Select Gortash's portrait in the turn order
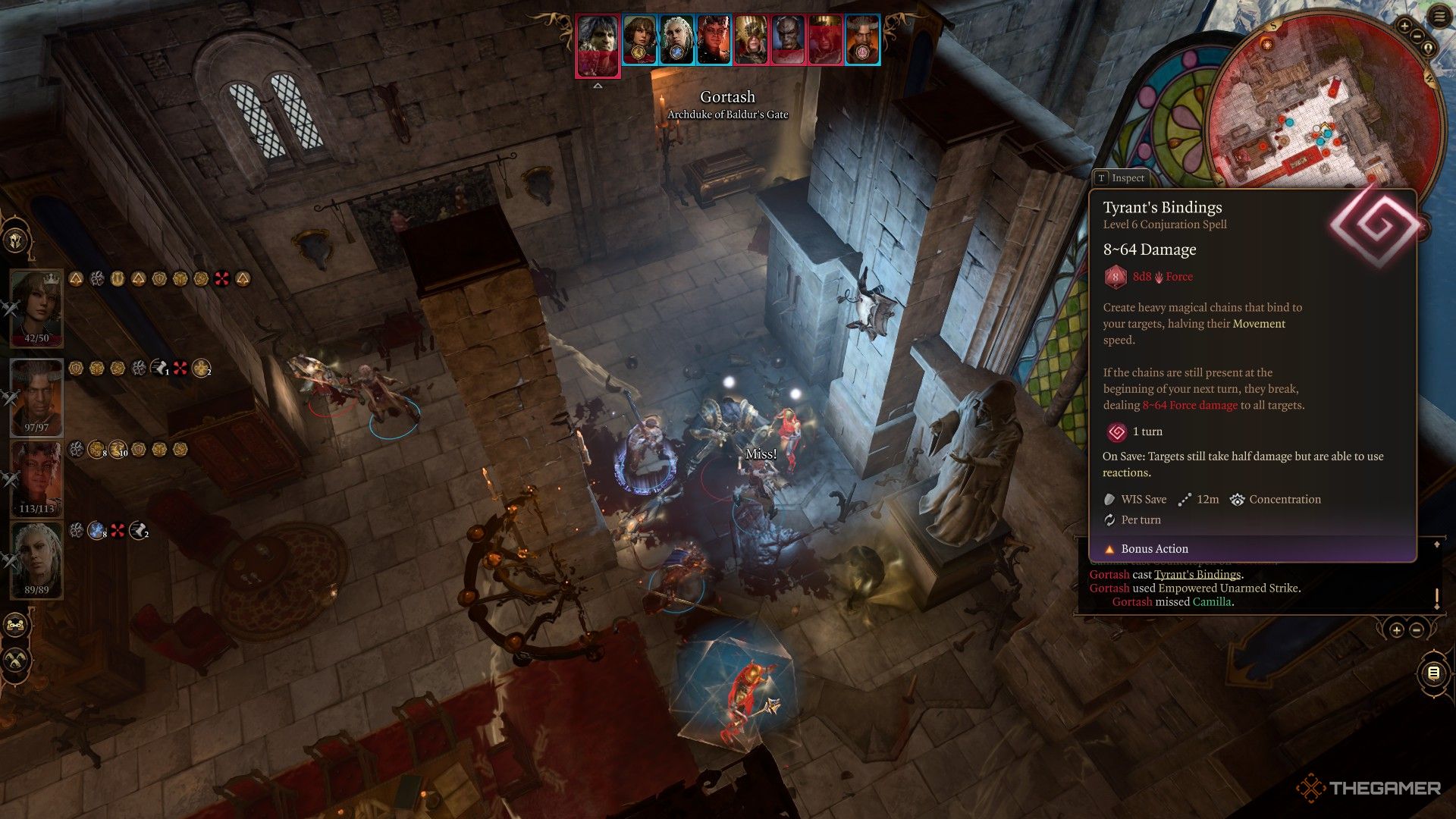The height and width of the screenshot is (819, 1456). click(598, 44)
